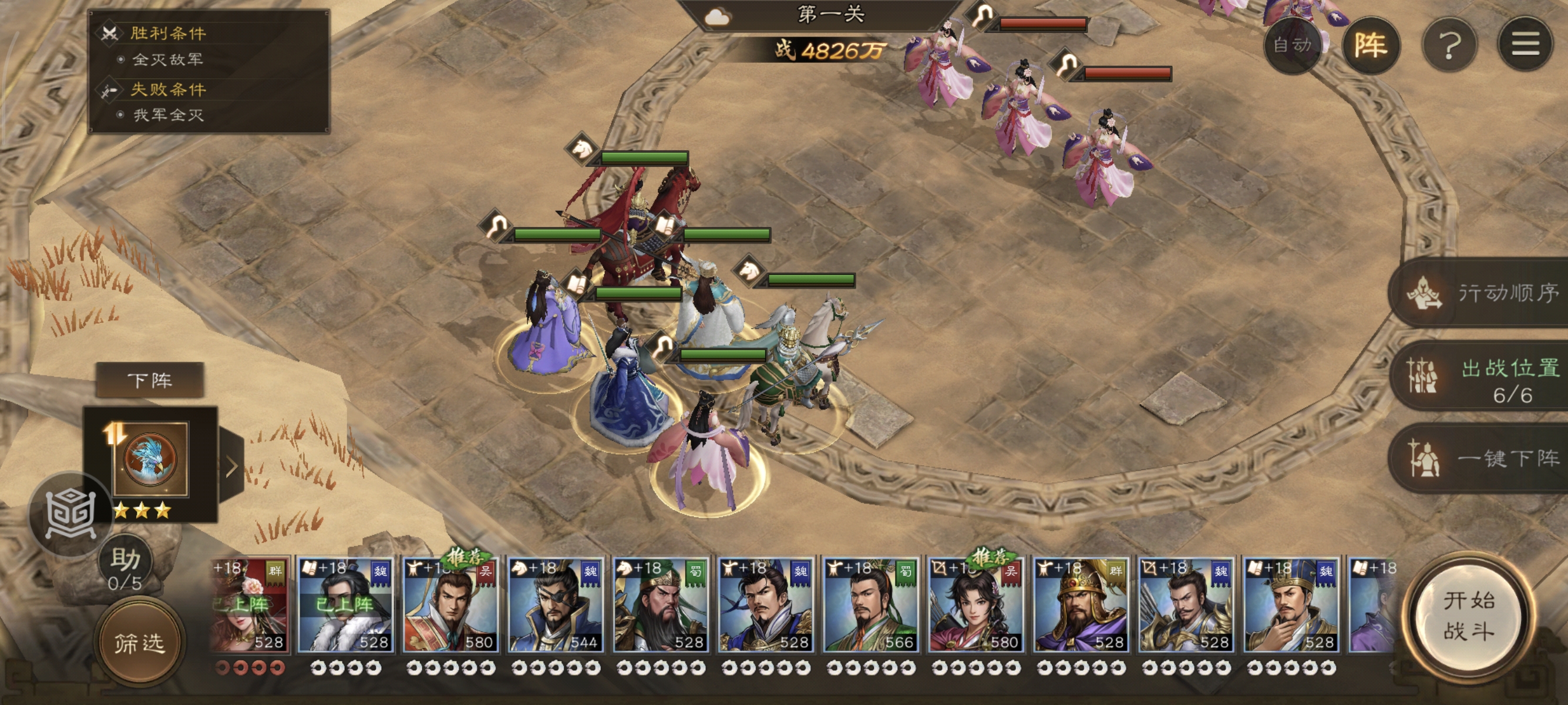Viewport: 1568px width, 705px height.
Task: Expand the spirit beast panel arrow
Action: tap(232, 466)
